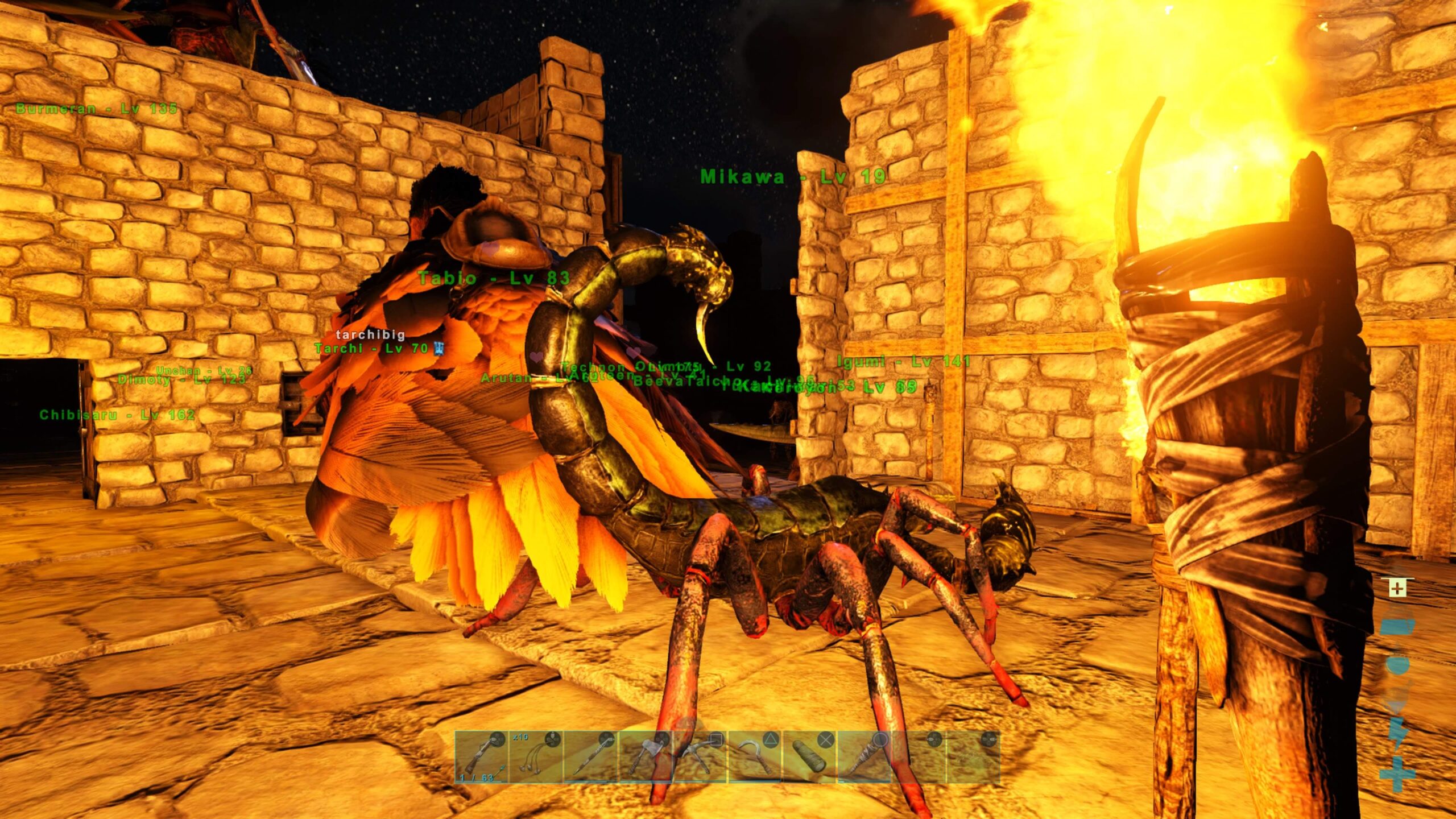Screen dimensions: 1456x819
Task: Select the rifle slot with 1/63 ammo
Action: [x=481, y=758]
